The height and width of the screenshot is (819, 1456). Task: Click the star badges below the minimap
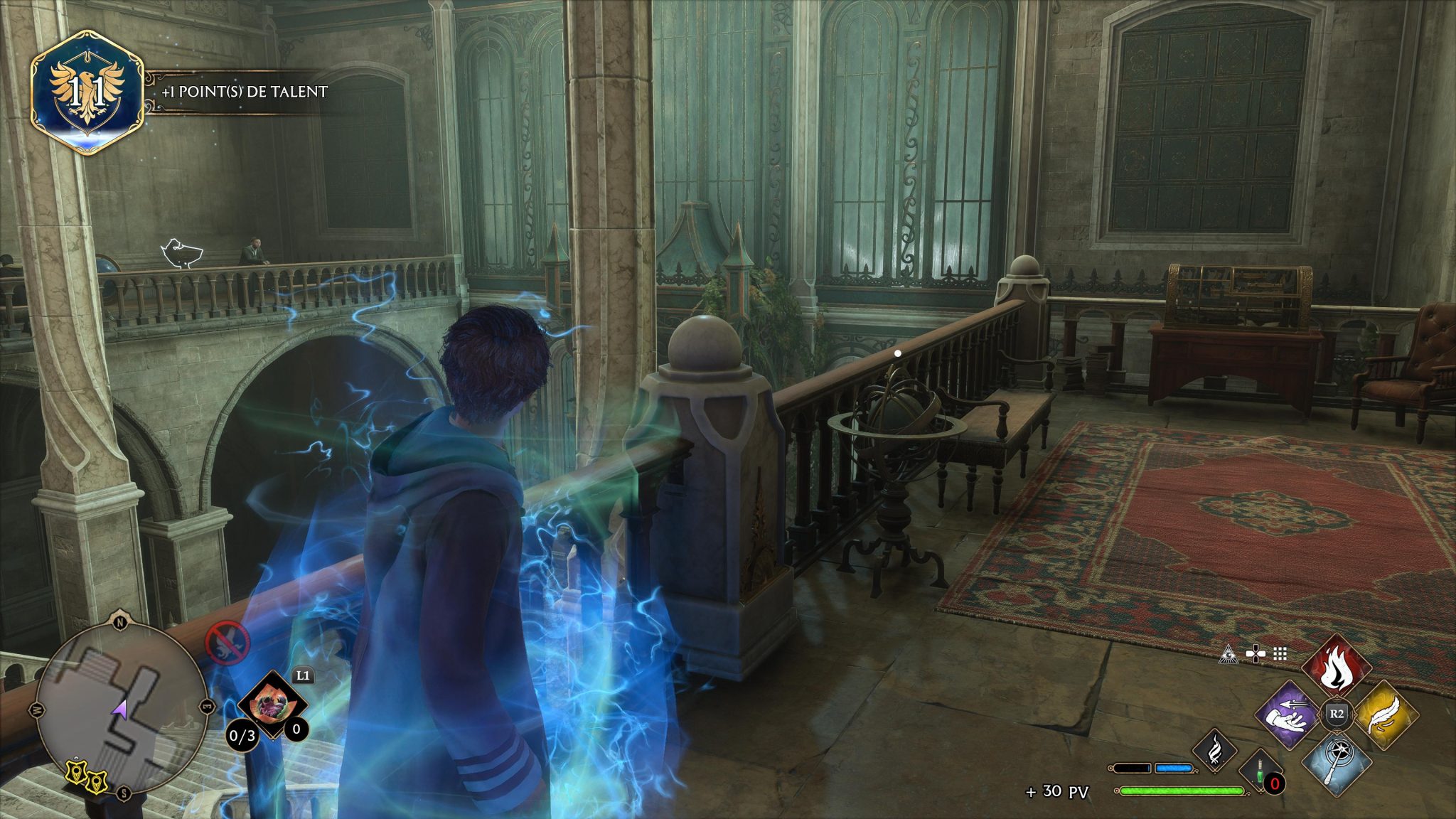(x=85, y=776)
